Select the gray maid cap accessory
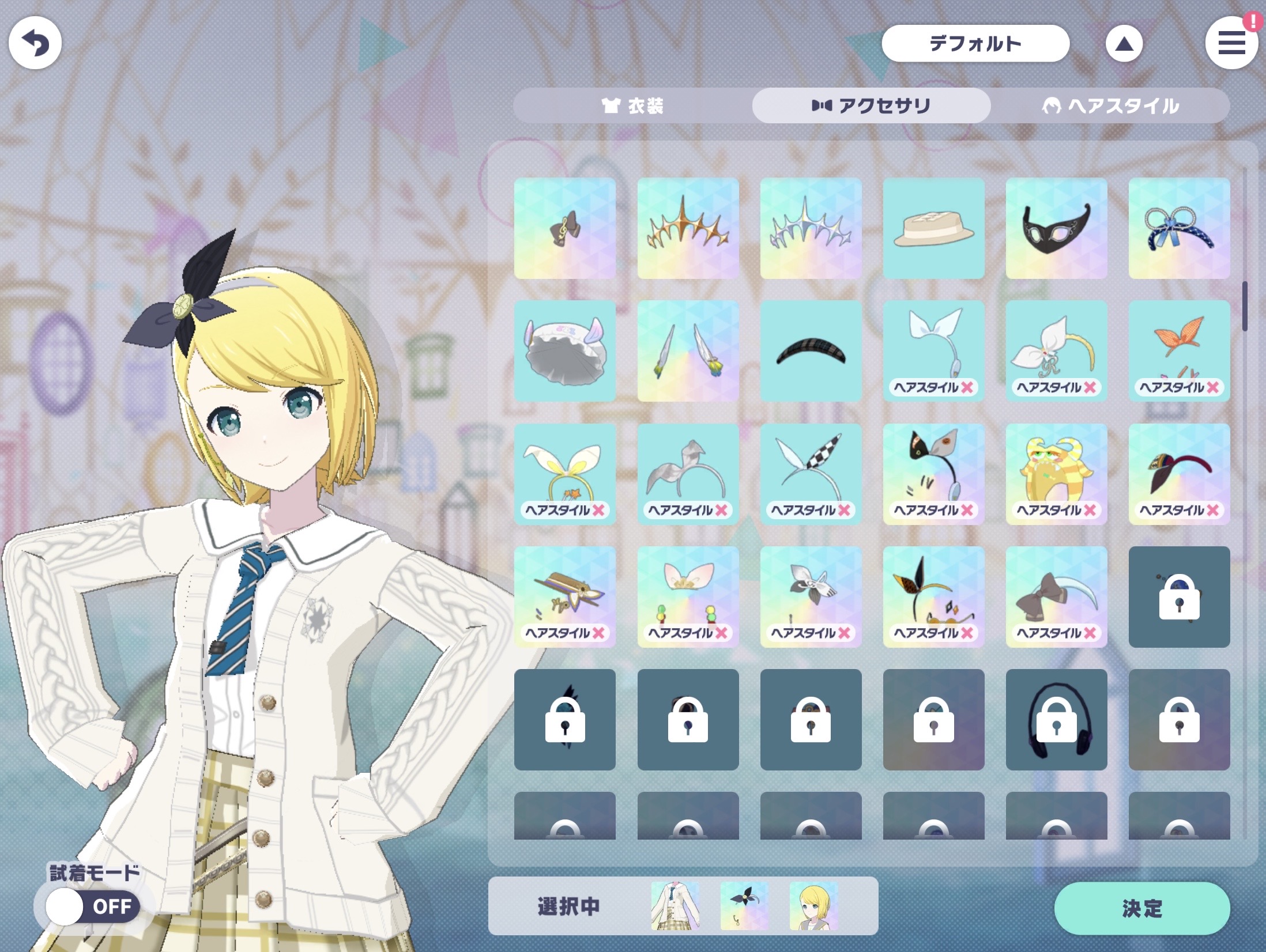Image resolution: width=1266 pixels, height=952 pixels. [564, 351]
